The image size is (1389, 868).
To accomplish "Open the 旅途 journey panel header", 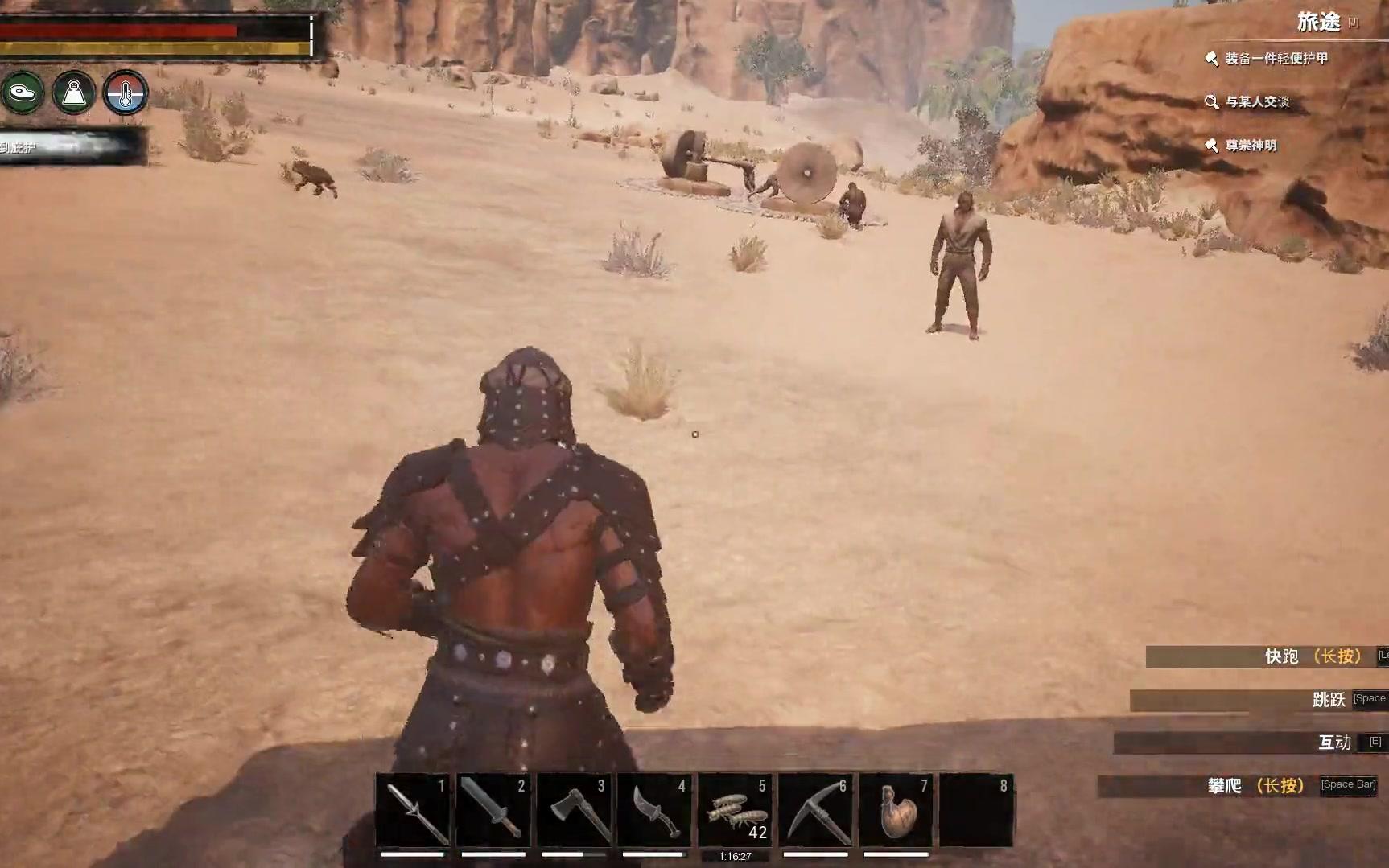I will point(1318,23).
